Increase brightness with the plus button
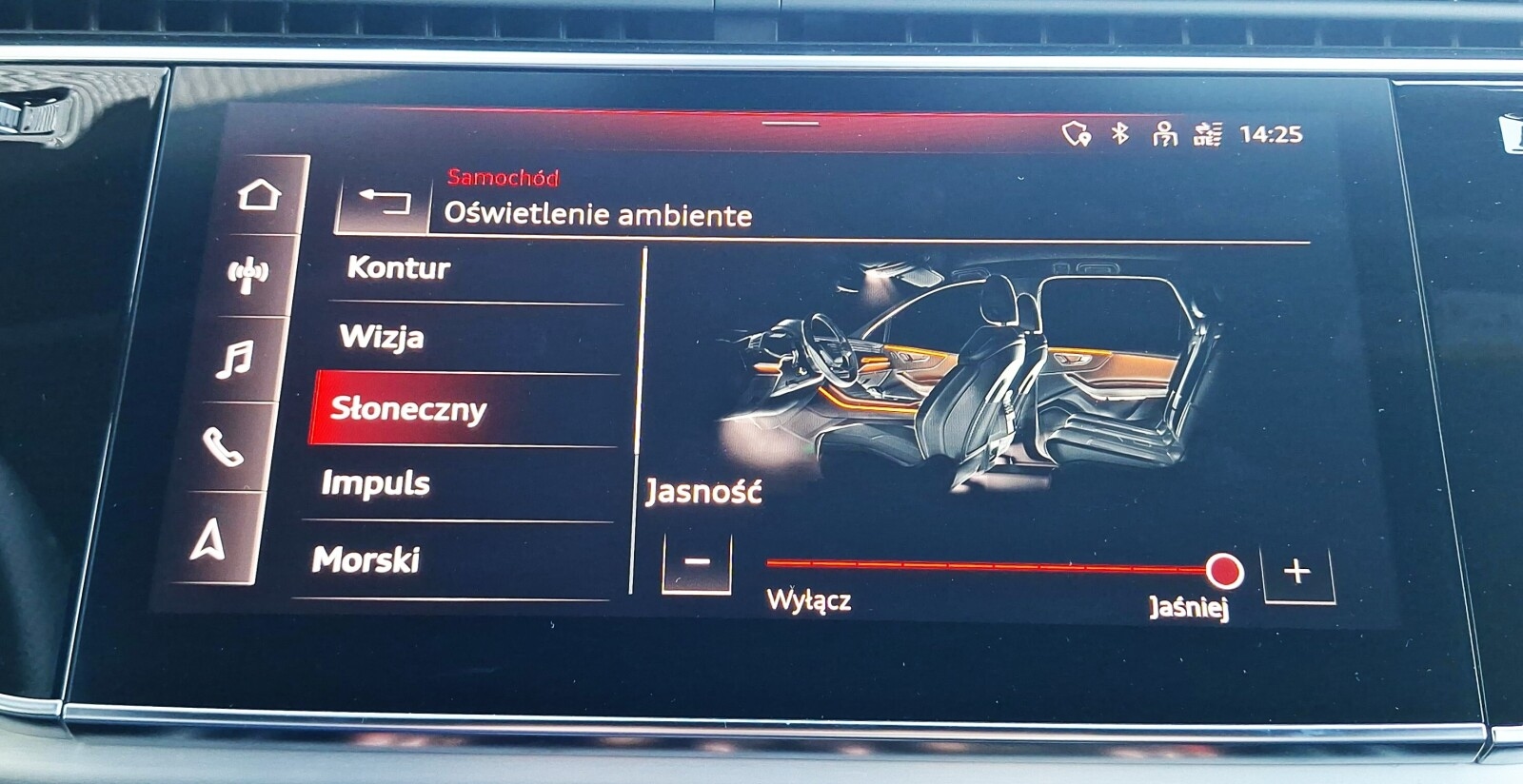 (x=1298, y=571)
